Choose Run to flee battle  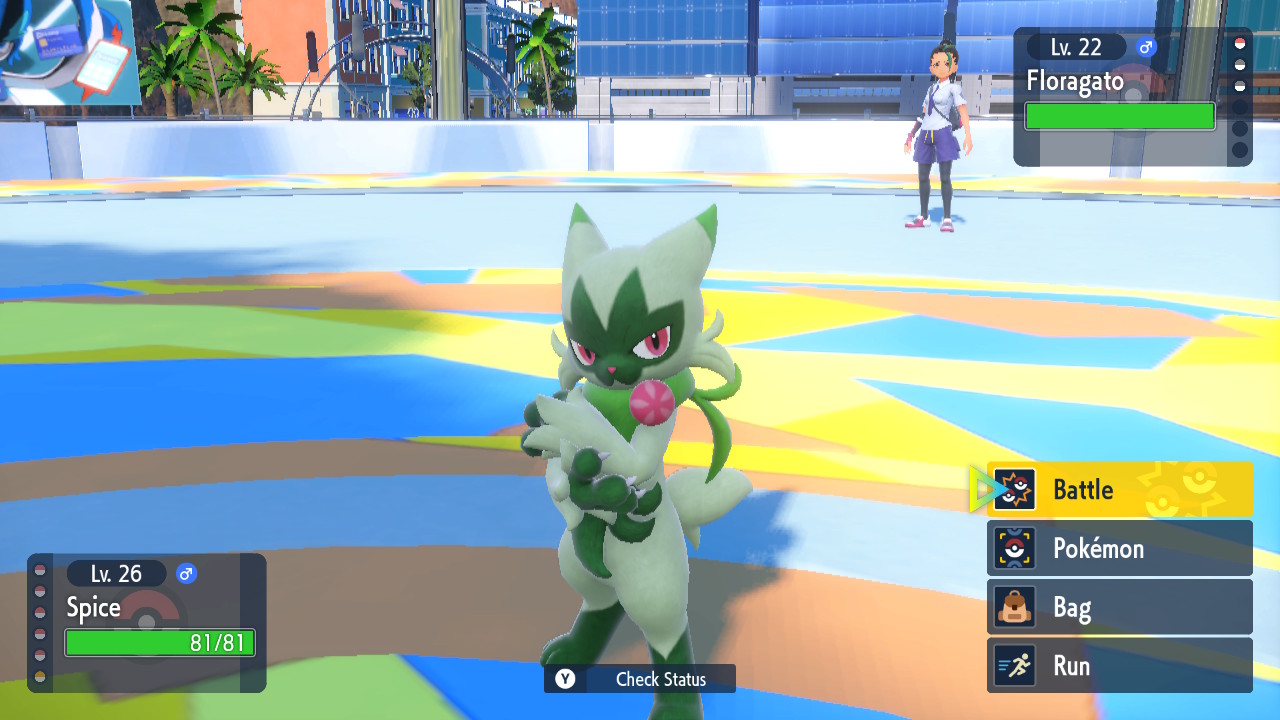[x=1119, y=666]
